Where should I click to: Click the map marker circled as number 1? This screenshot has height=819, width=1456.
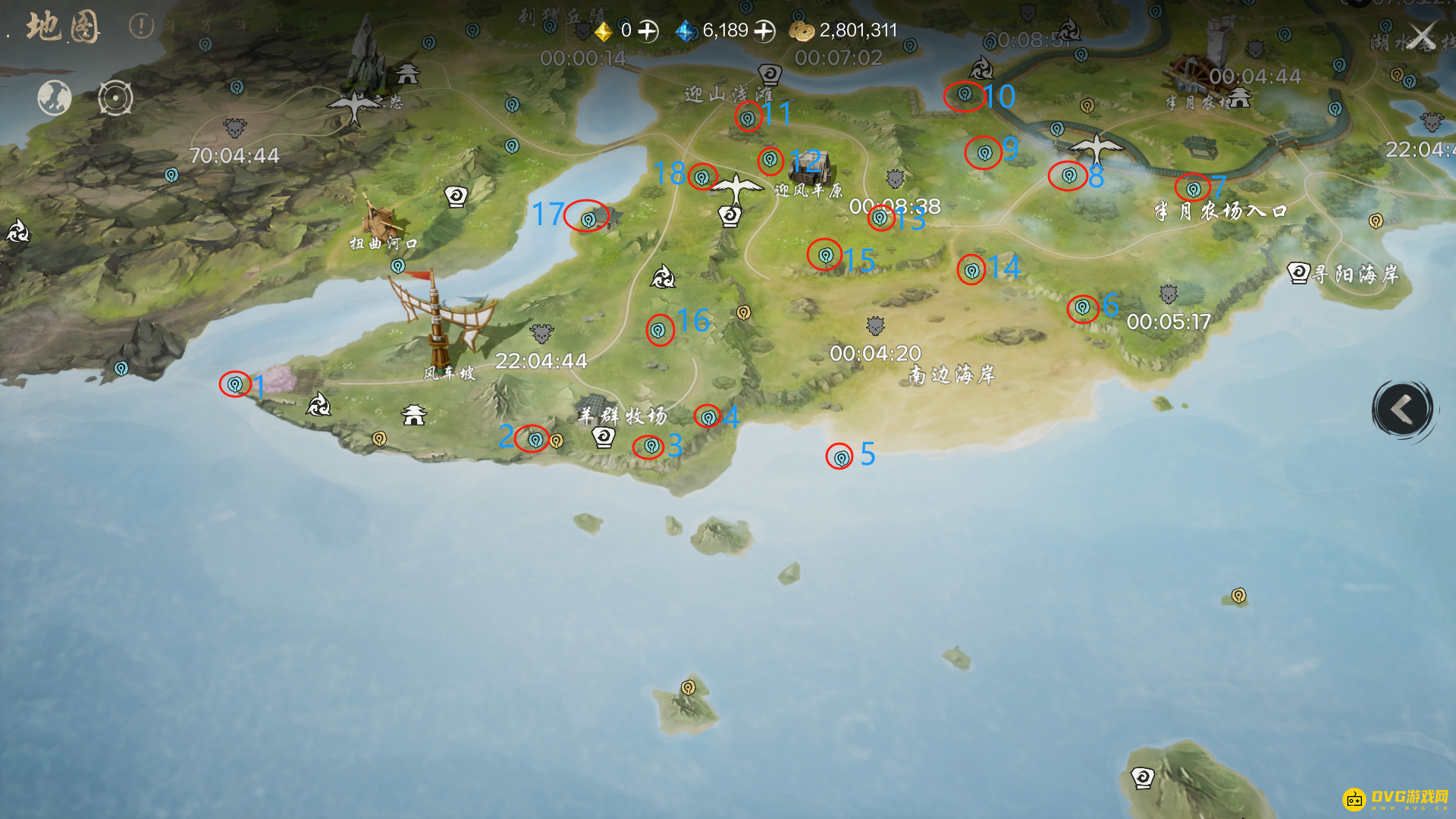pyautogui.click(x=235, y=384)
